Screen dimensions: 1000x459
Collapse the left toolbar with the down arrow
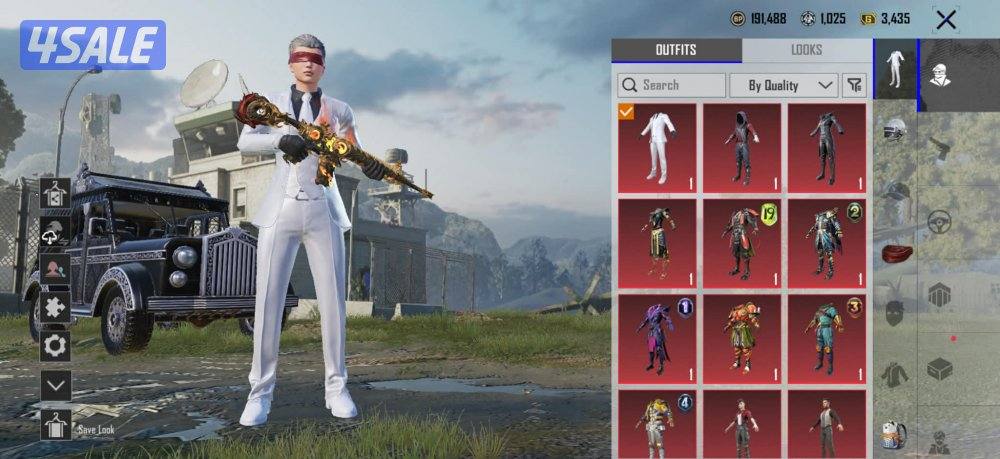click(55, 385)
